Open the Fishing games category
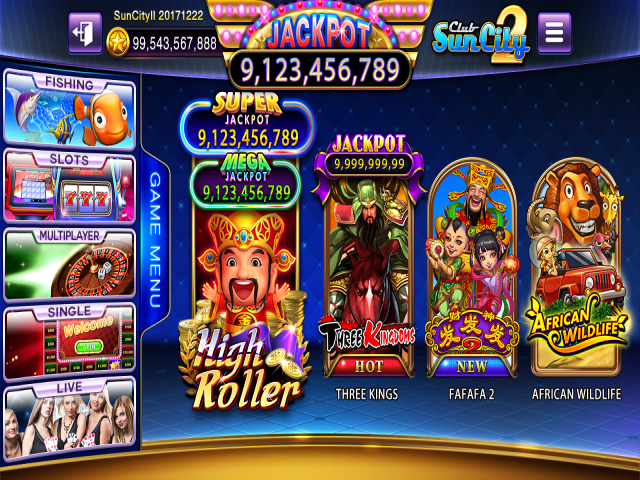 (69, 109)
